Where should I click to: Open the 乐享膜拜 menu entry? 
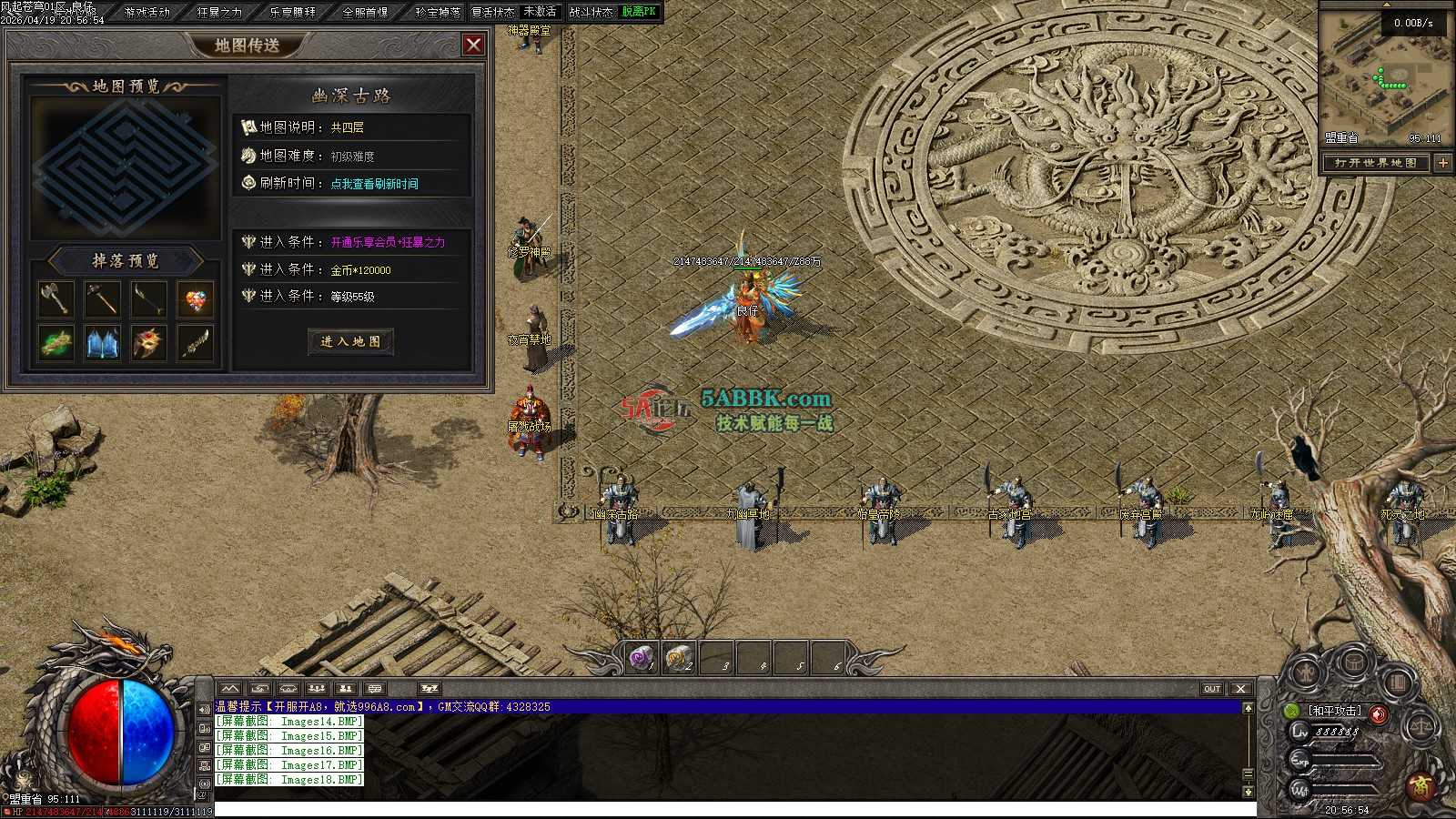(x=292, y=12)
